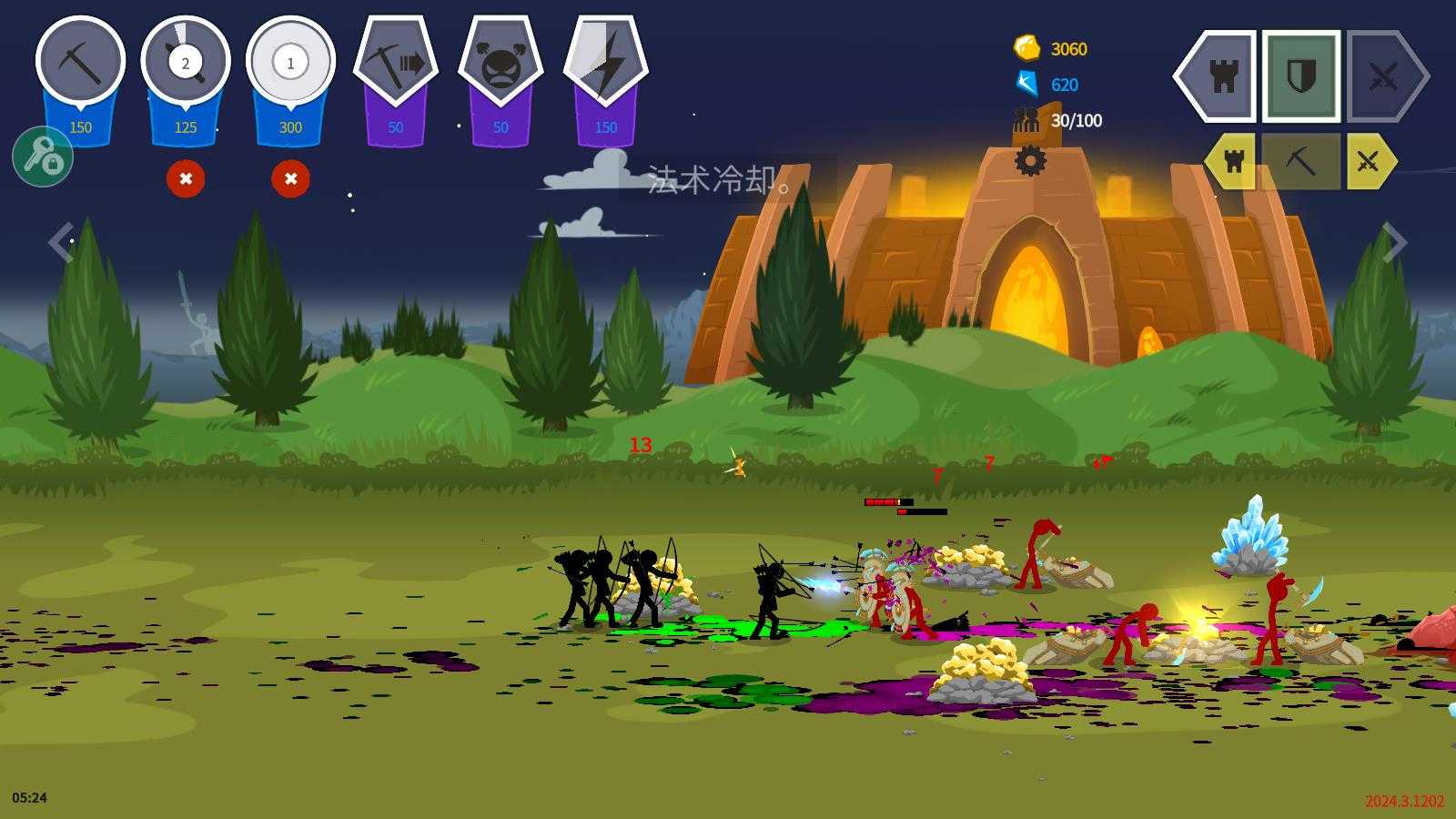Viewport: 1456px width, 819px height.
Task: Queue another 125-gold unit
Action: point(186,63)
